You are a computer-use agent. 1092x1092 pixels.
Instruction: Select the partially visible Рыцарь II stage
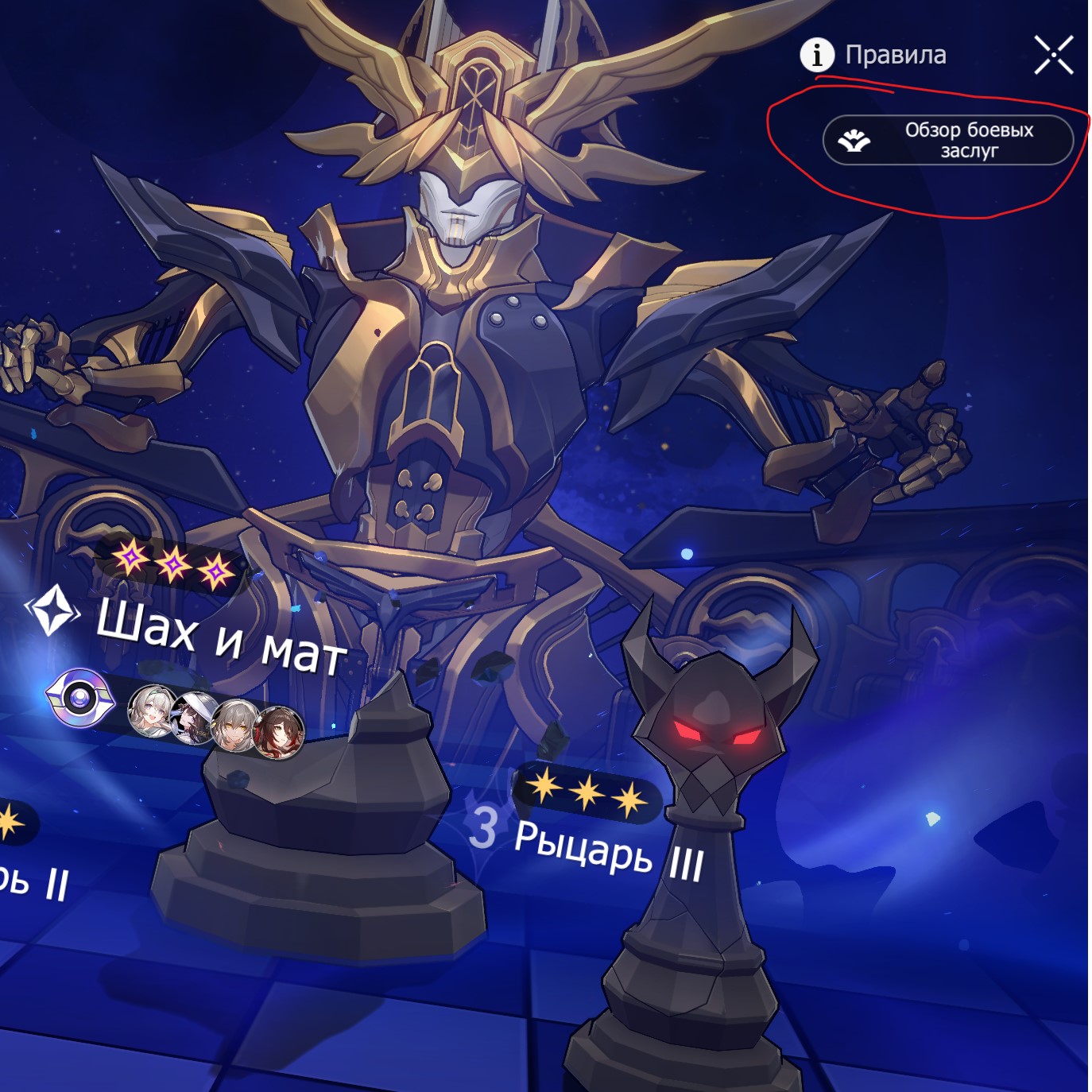[32, 878]
